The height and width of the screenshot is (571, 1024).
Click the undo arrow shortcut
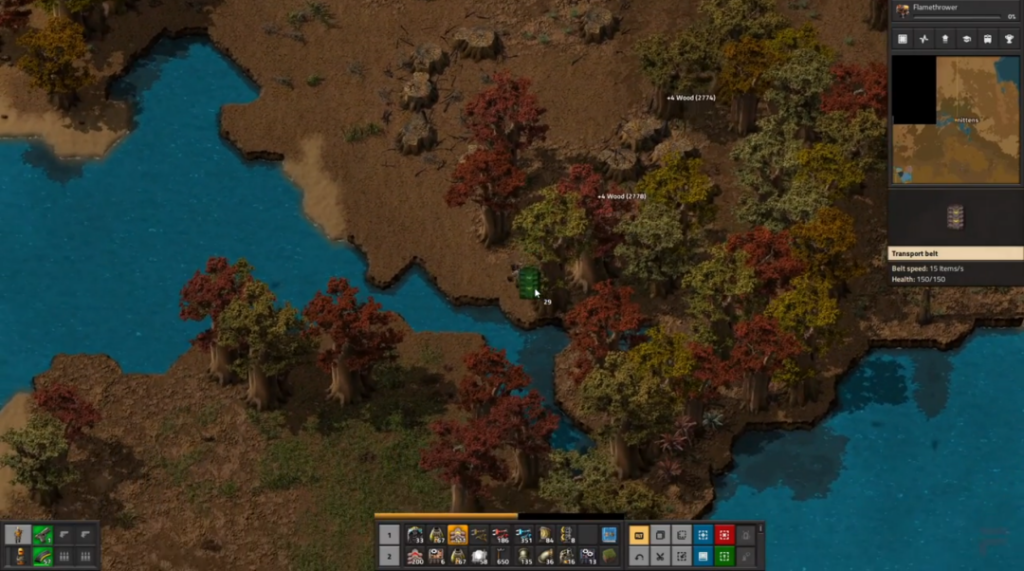pyautogui.click(x=639, y=556)
